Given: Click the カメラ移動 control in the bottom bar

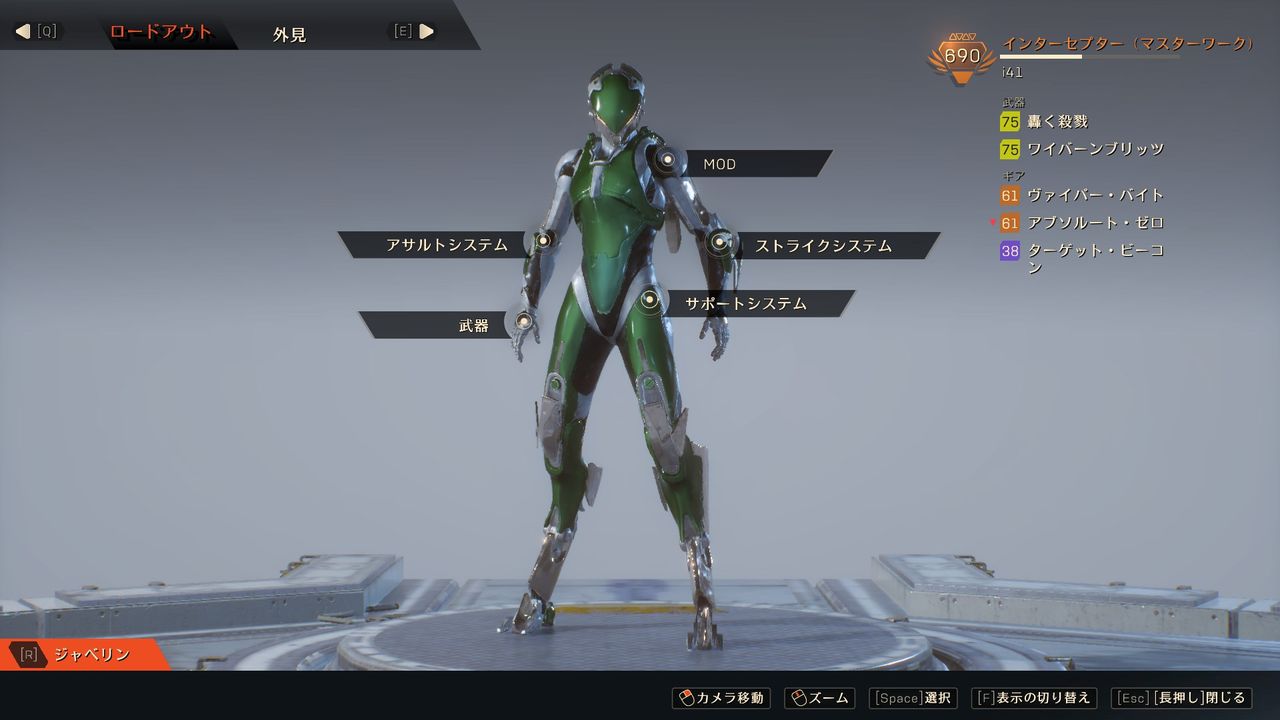Looking at the screenshot, I should tap(723, 698).
